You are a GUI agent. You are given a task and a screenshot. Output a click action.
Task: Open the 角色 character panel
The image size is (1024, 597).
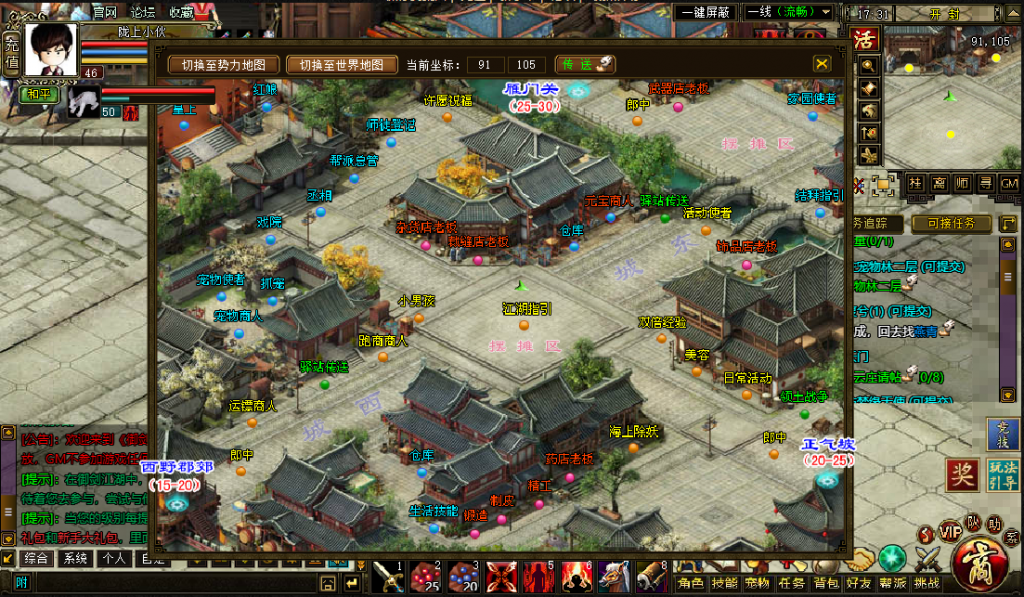[x=692, y=583]
